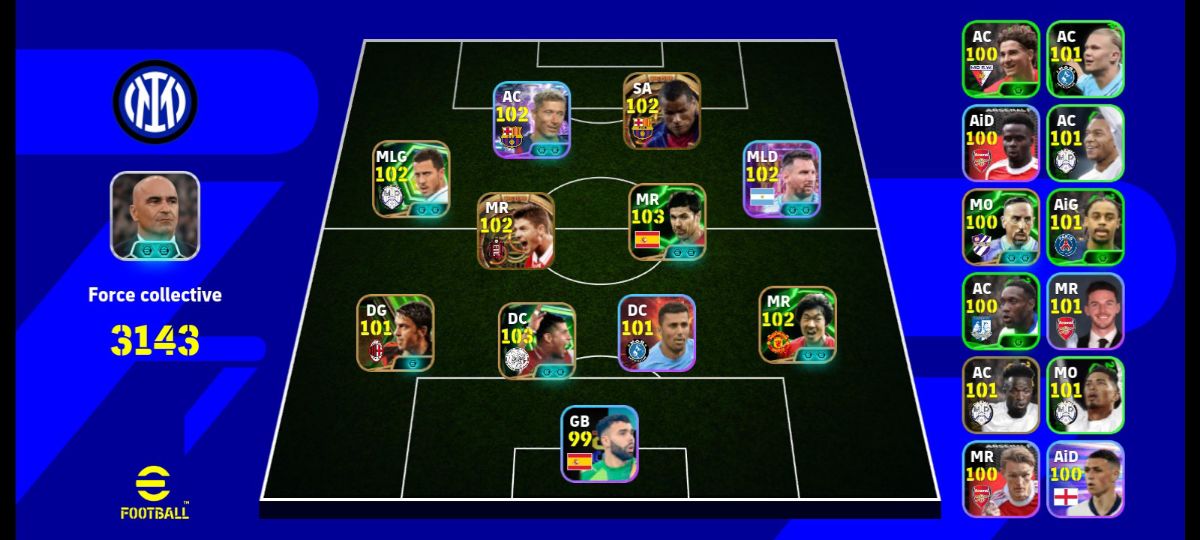
Task: Choose the DG 101 left-back card
Action: click(395, 333)
